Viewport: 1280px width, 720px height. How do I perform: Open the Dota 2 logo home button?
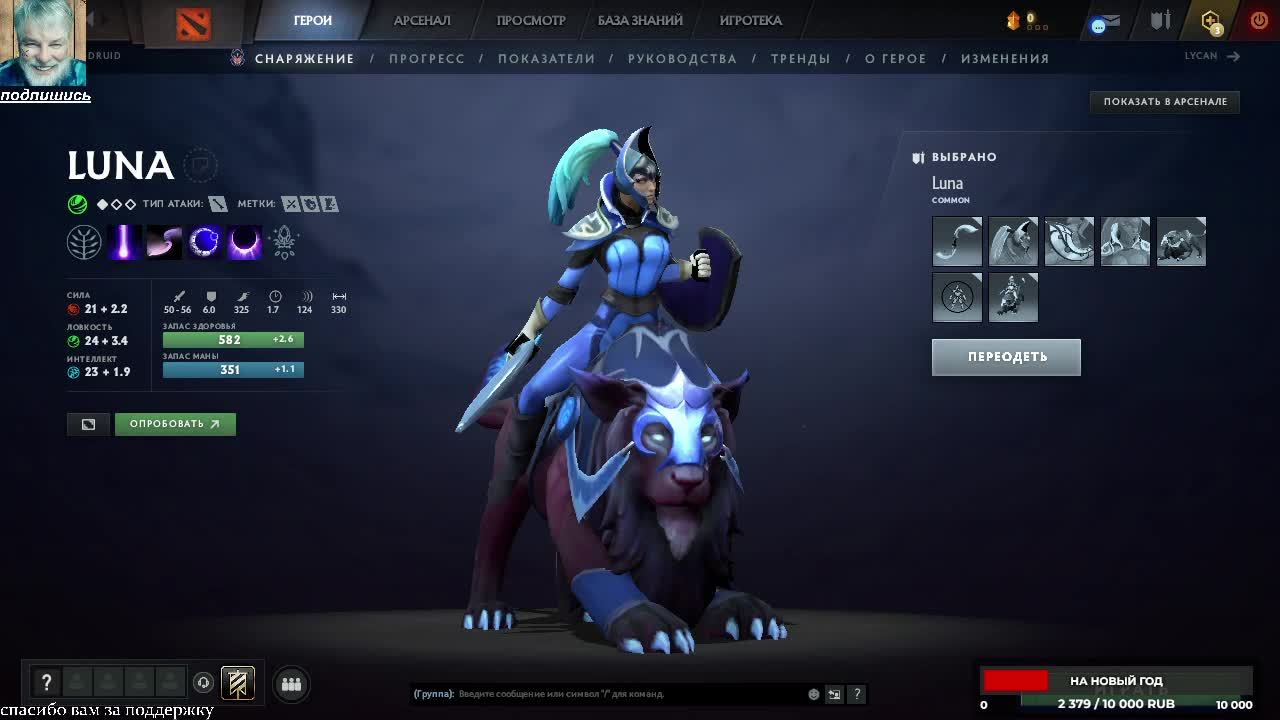pyautogui.click(x=193, y=24)
